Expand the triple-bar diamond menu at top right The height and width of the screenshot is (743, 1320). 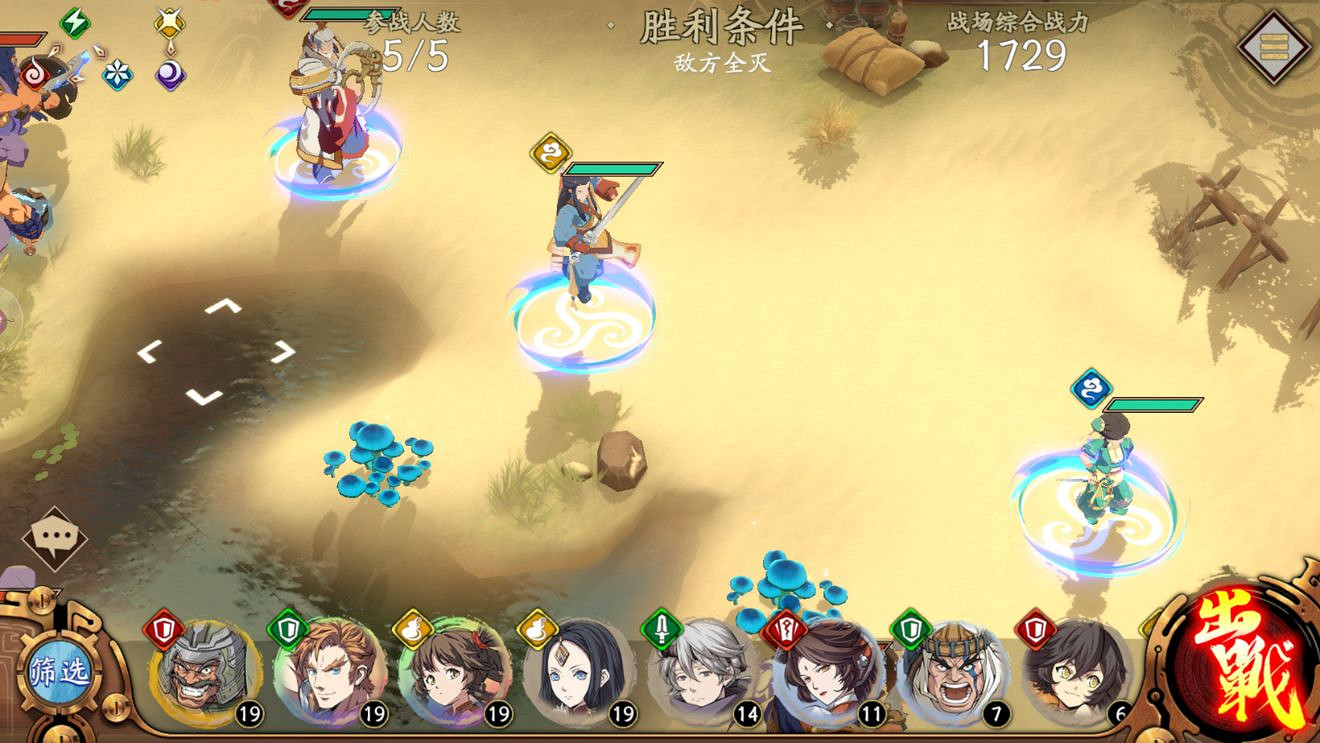tap(1272, 44)
